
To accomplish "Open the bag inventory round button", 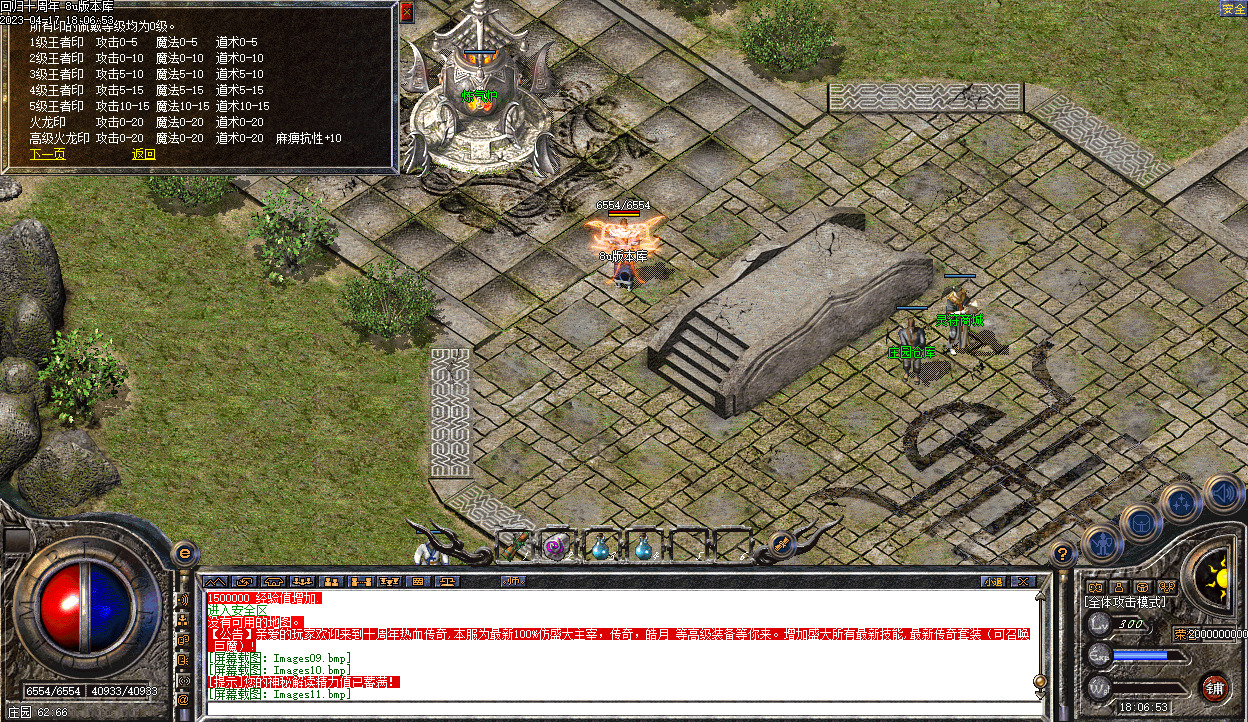I will (x=1140, y=522).
